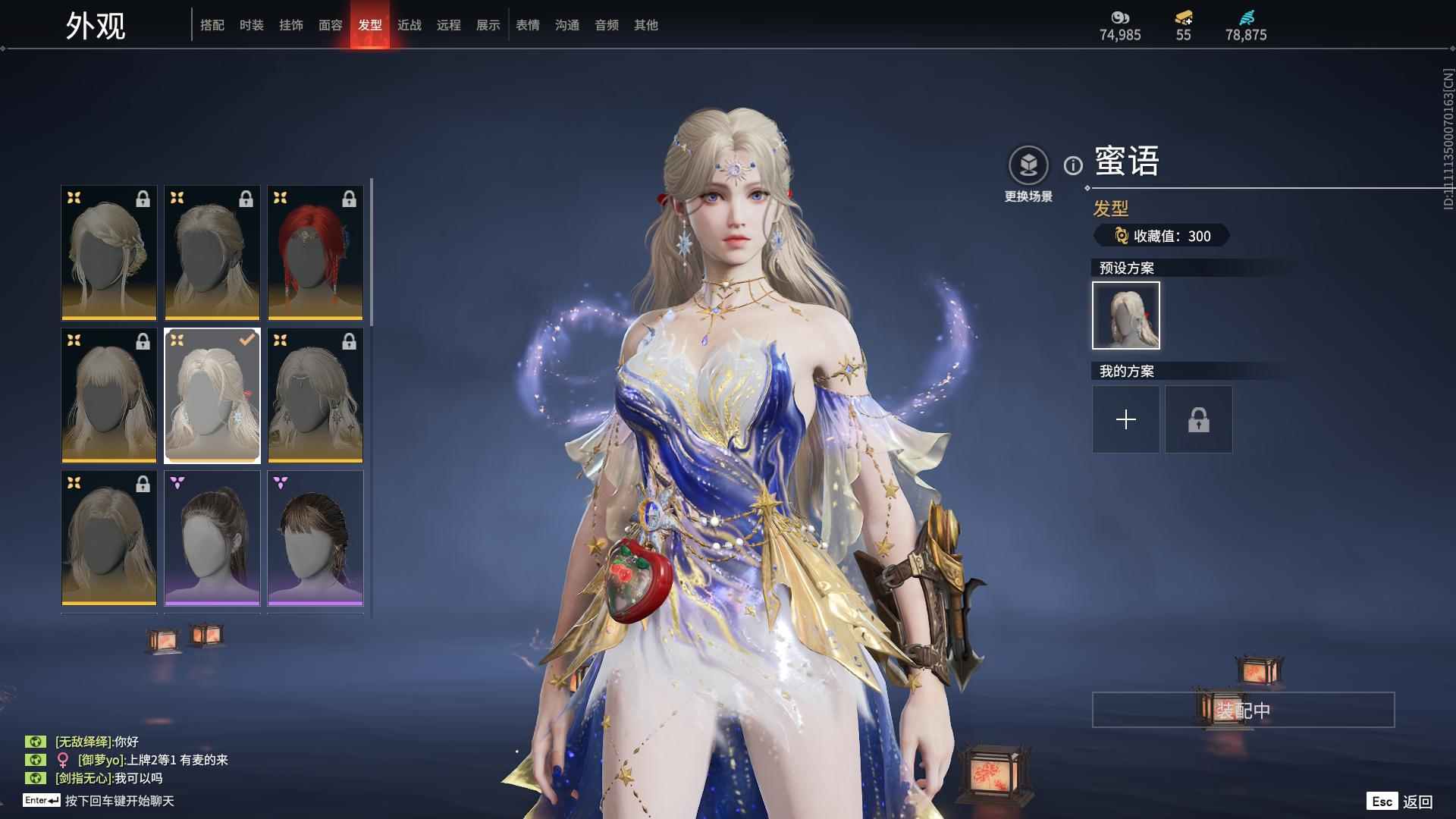The image size is (1456, 819).
Task: Click the locked custom scheme slot
Action: [x=1198, y=419]
